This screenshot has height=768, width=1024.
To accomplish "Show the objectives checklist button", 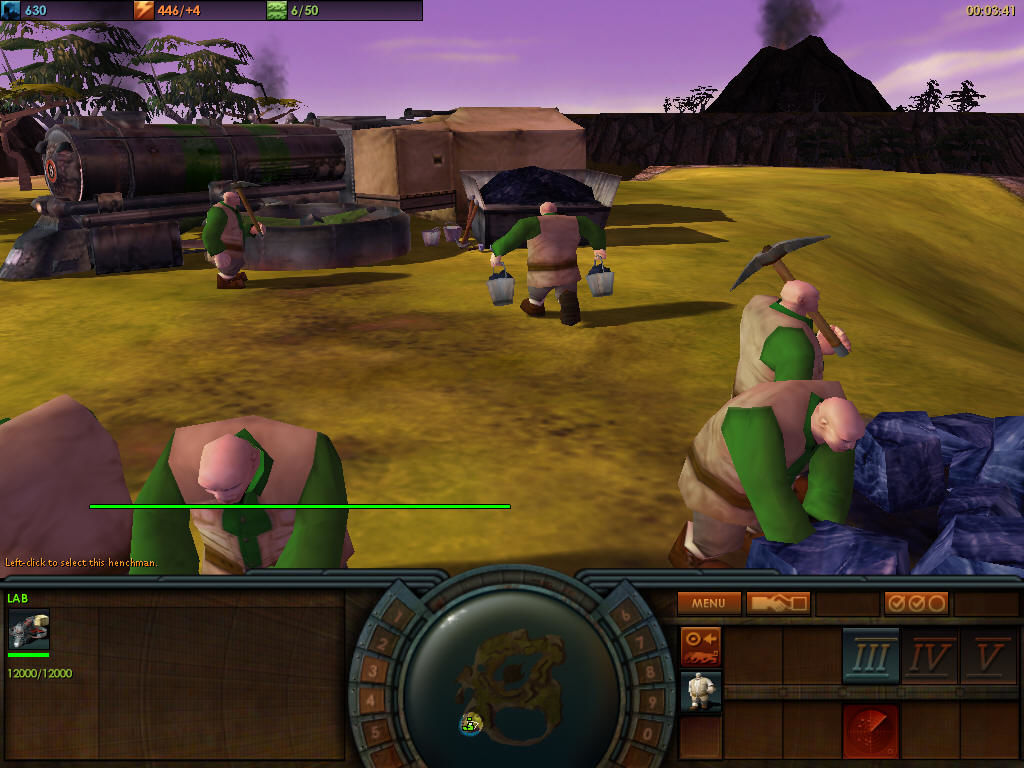I will (916, 603).
